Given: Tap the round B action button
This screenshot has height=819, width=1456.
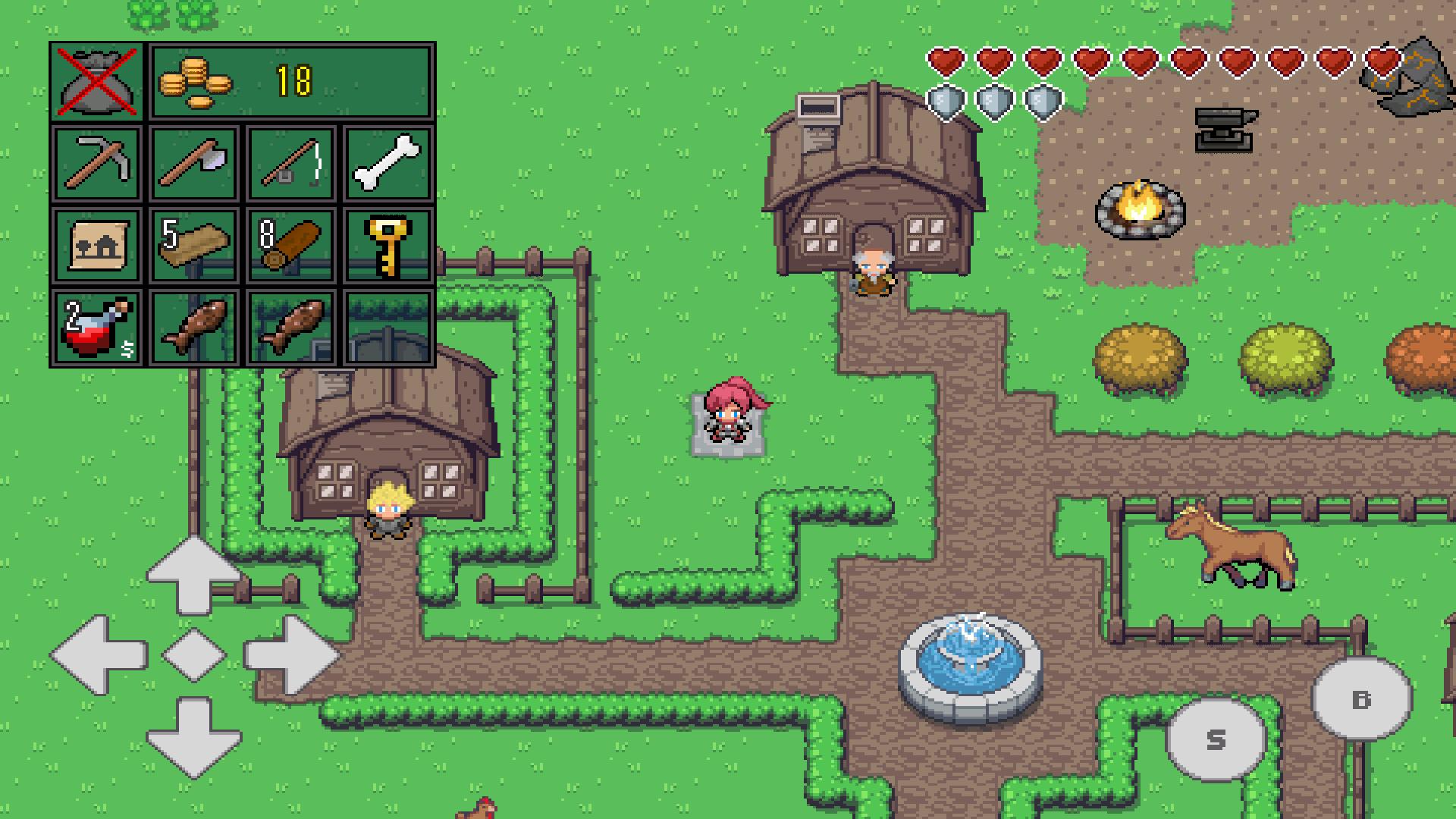Looking at the screenshot, I should pyautogui.click(x=1362, y=698).
